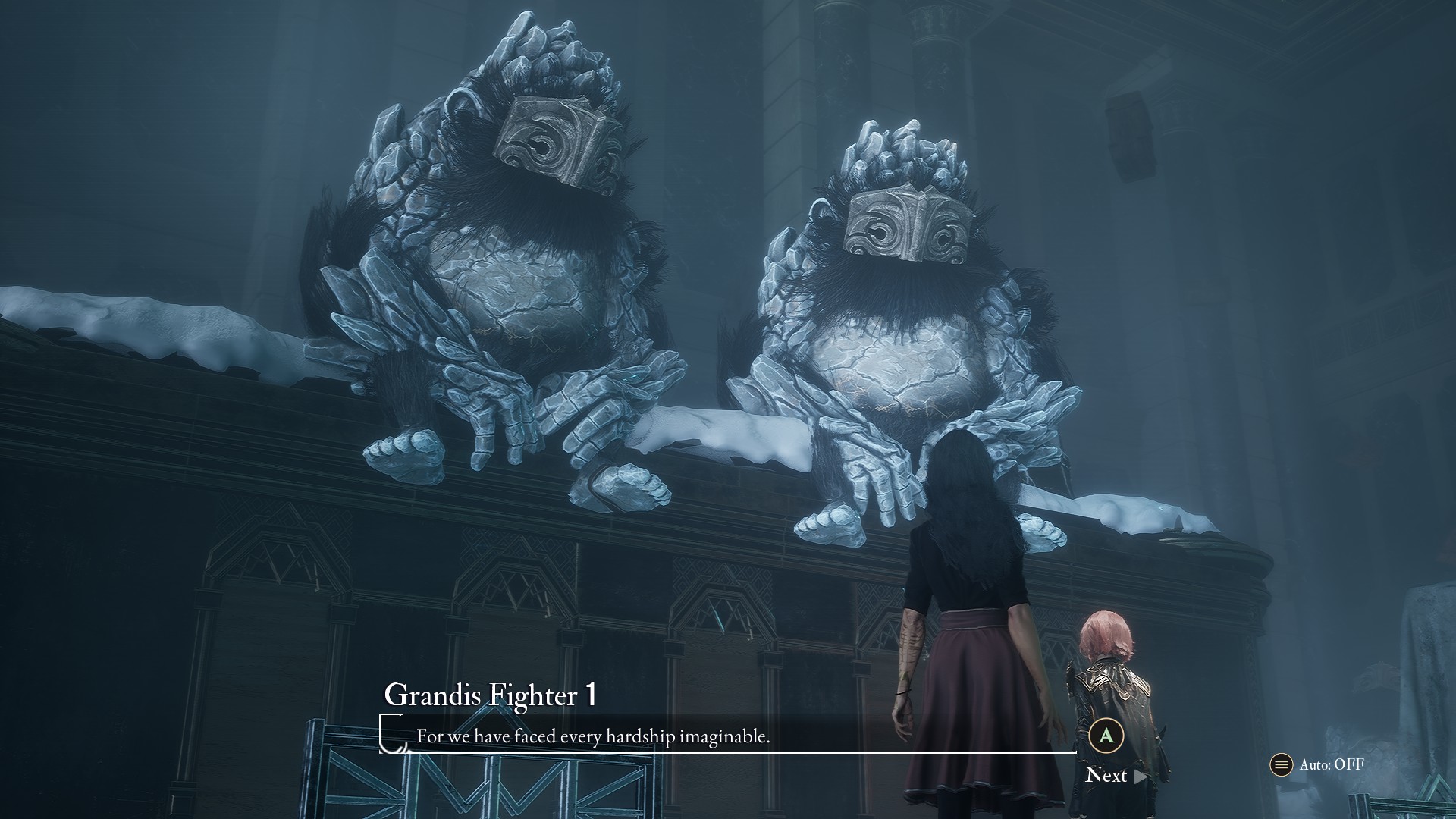
Task: Toggle the Auto: OFF dialogue setting
Action: [x=1318, y=764]
